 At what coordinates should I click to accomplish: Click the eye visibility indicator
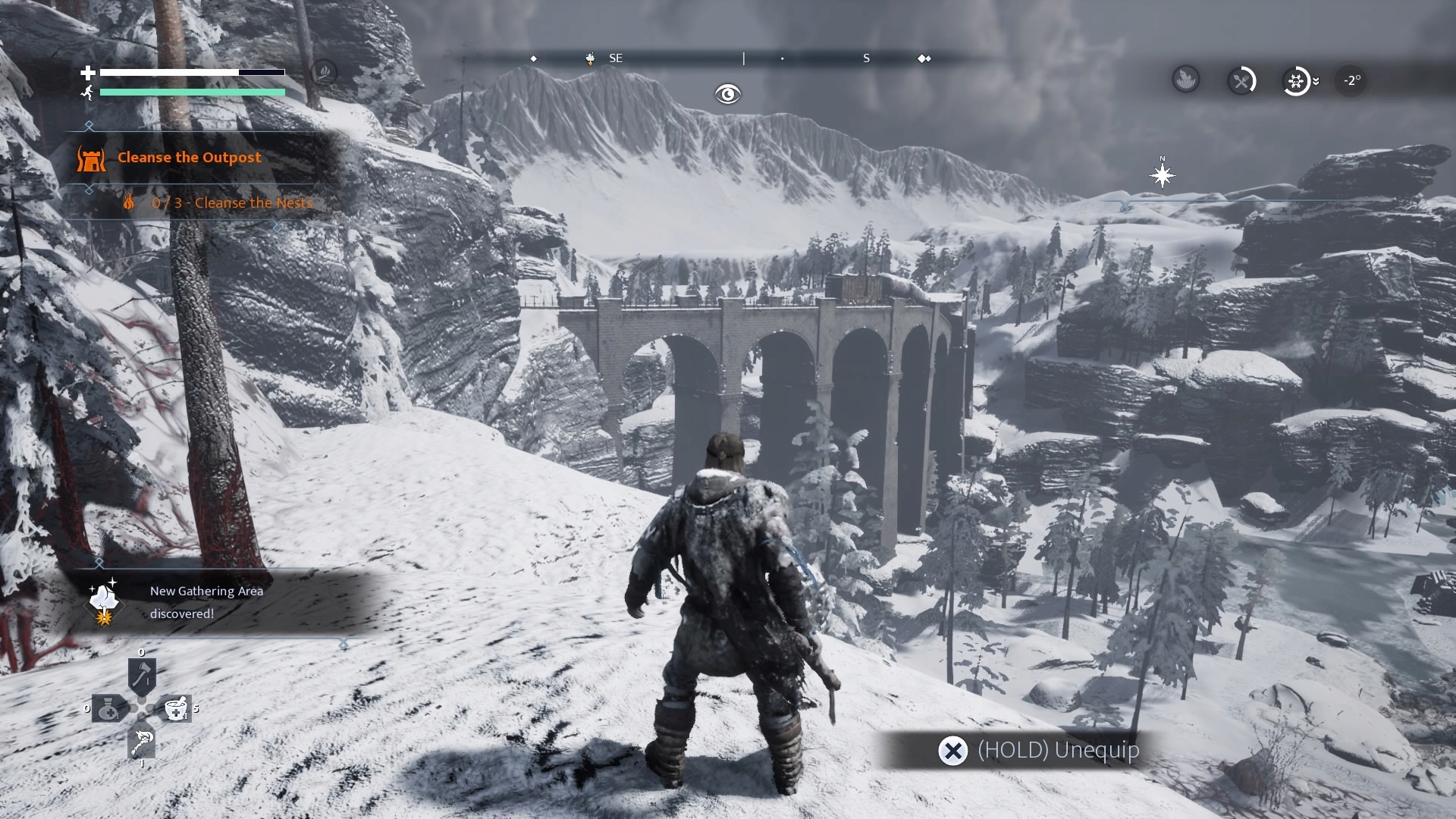(727, 94)
